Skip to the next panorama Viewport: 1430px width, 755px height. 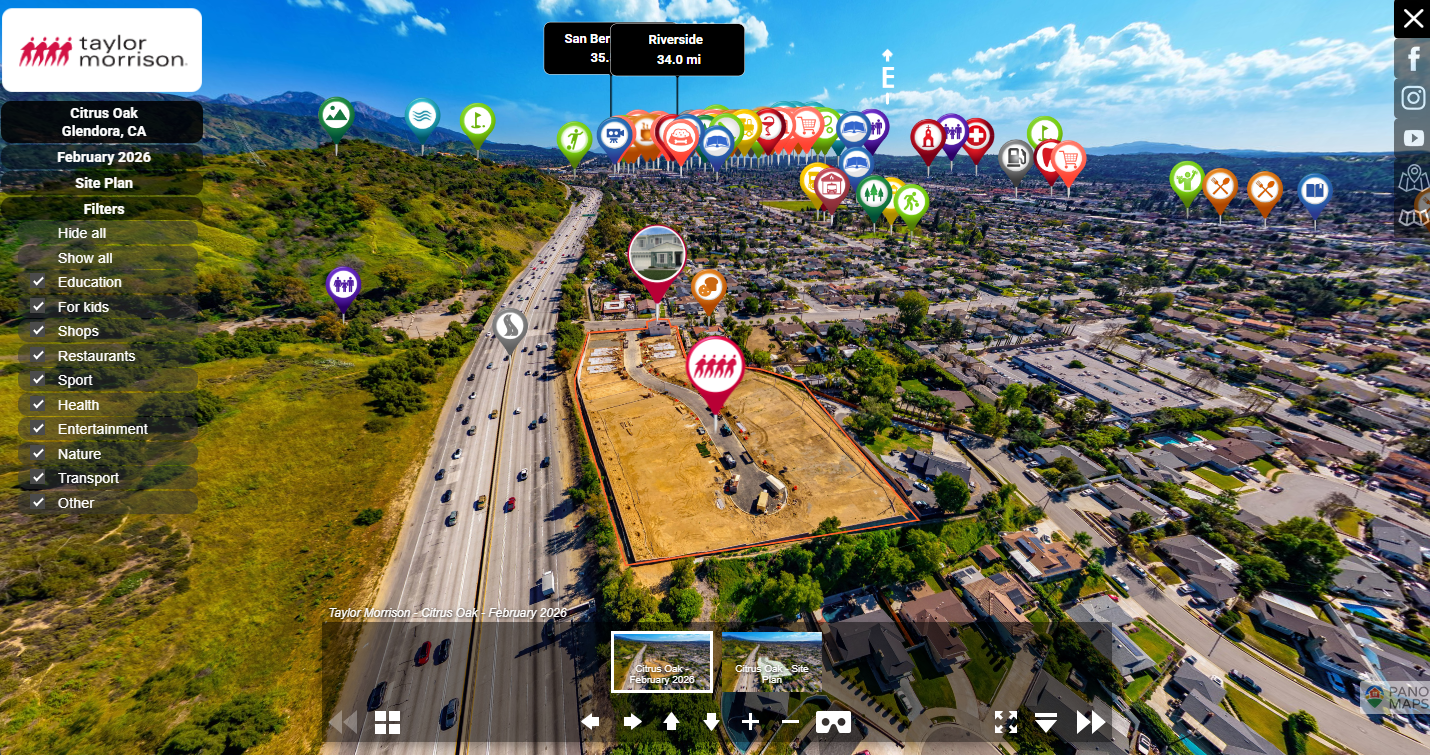pyautogui.click(x=1091, y=722)
